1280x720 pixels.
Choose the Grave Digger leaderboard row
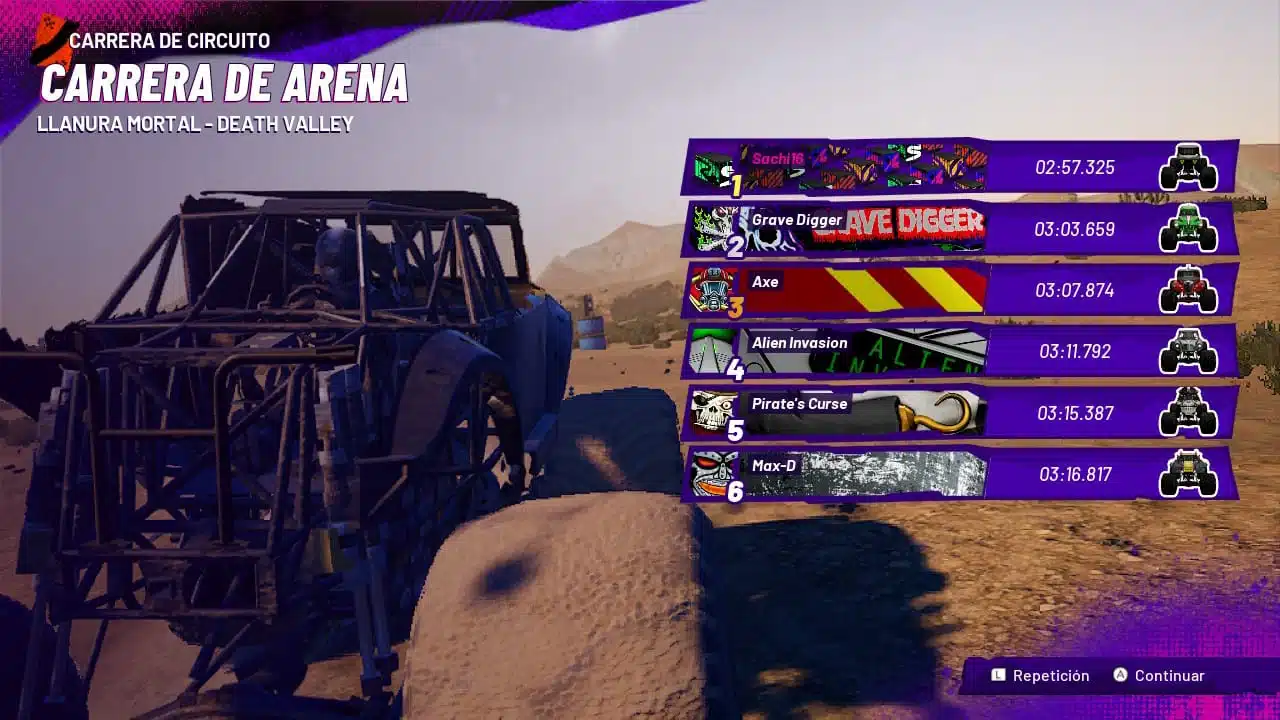point(960,229)
